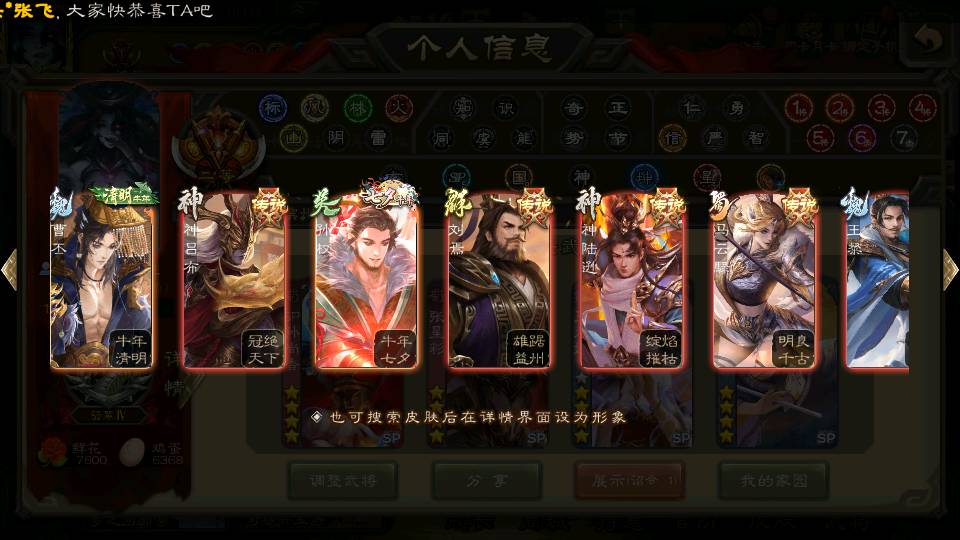Select the 马云禄 明良千古 skin card
The width and height of the screenshot is (960, 540).
click(762, 278)
